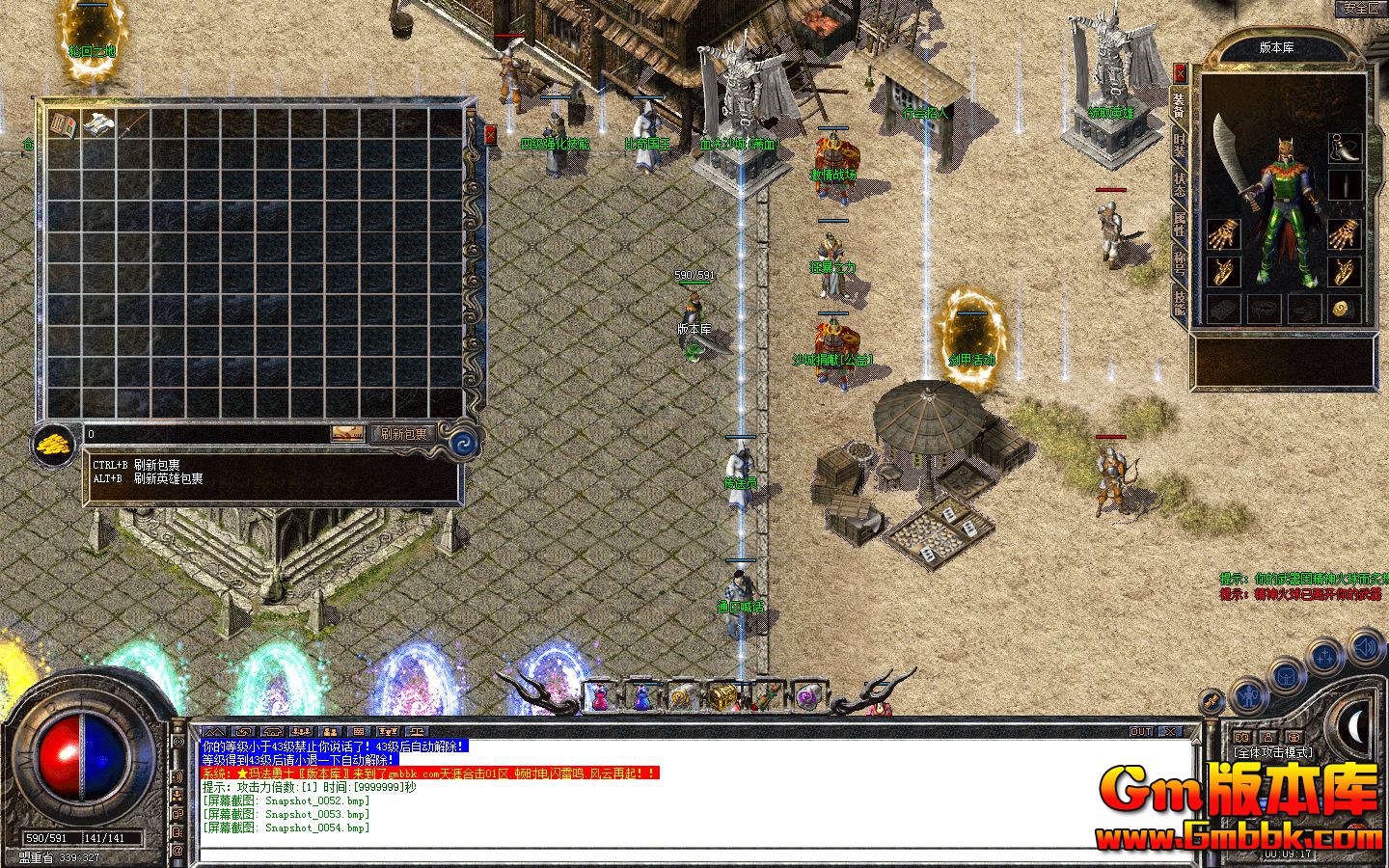Click the house icon in chat toolbar
Viewport: 1389px width, 868px height.
point(274,732)
